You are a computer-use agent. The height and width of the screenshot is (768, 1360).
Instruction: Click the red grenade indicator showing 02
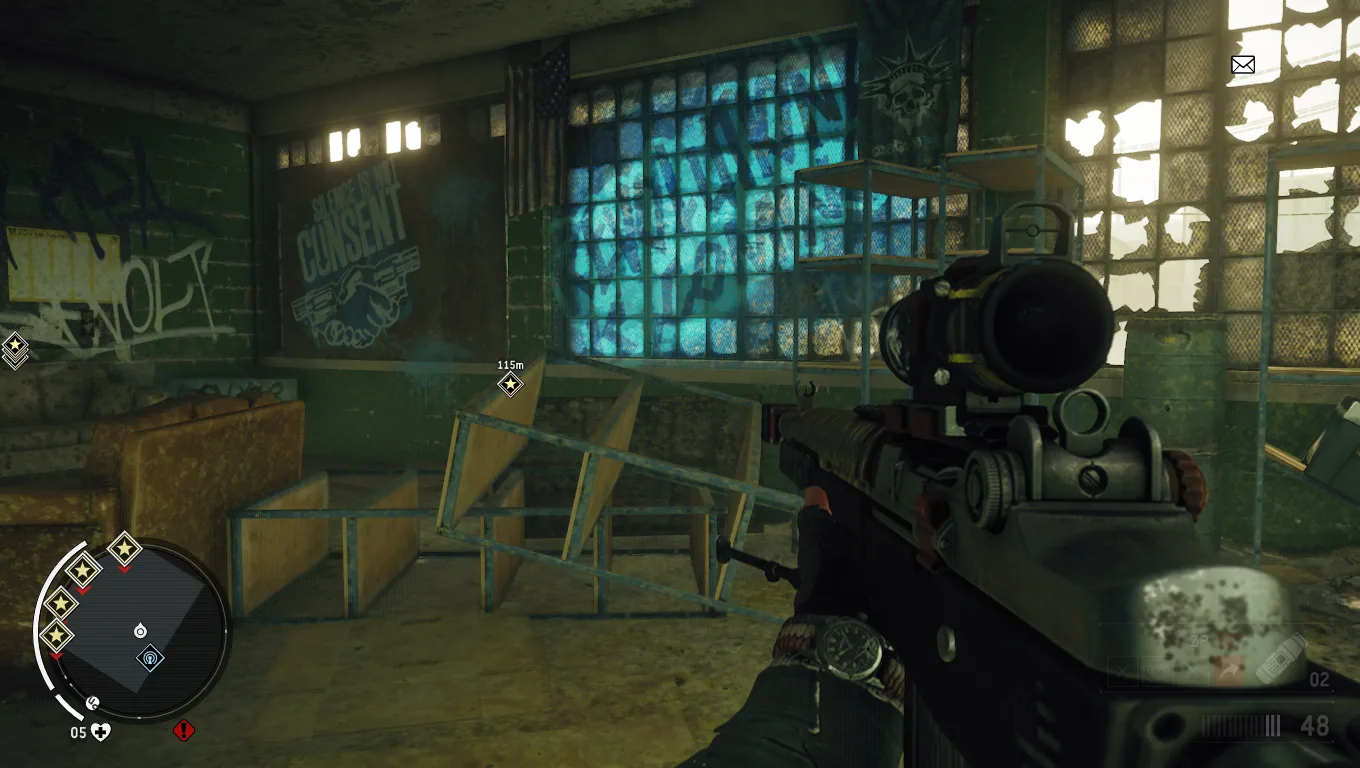pyautogui.click(x=1320, y=681)
